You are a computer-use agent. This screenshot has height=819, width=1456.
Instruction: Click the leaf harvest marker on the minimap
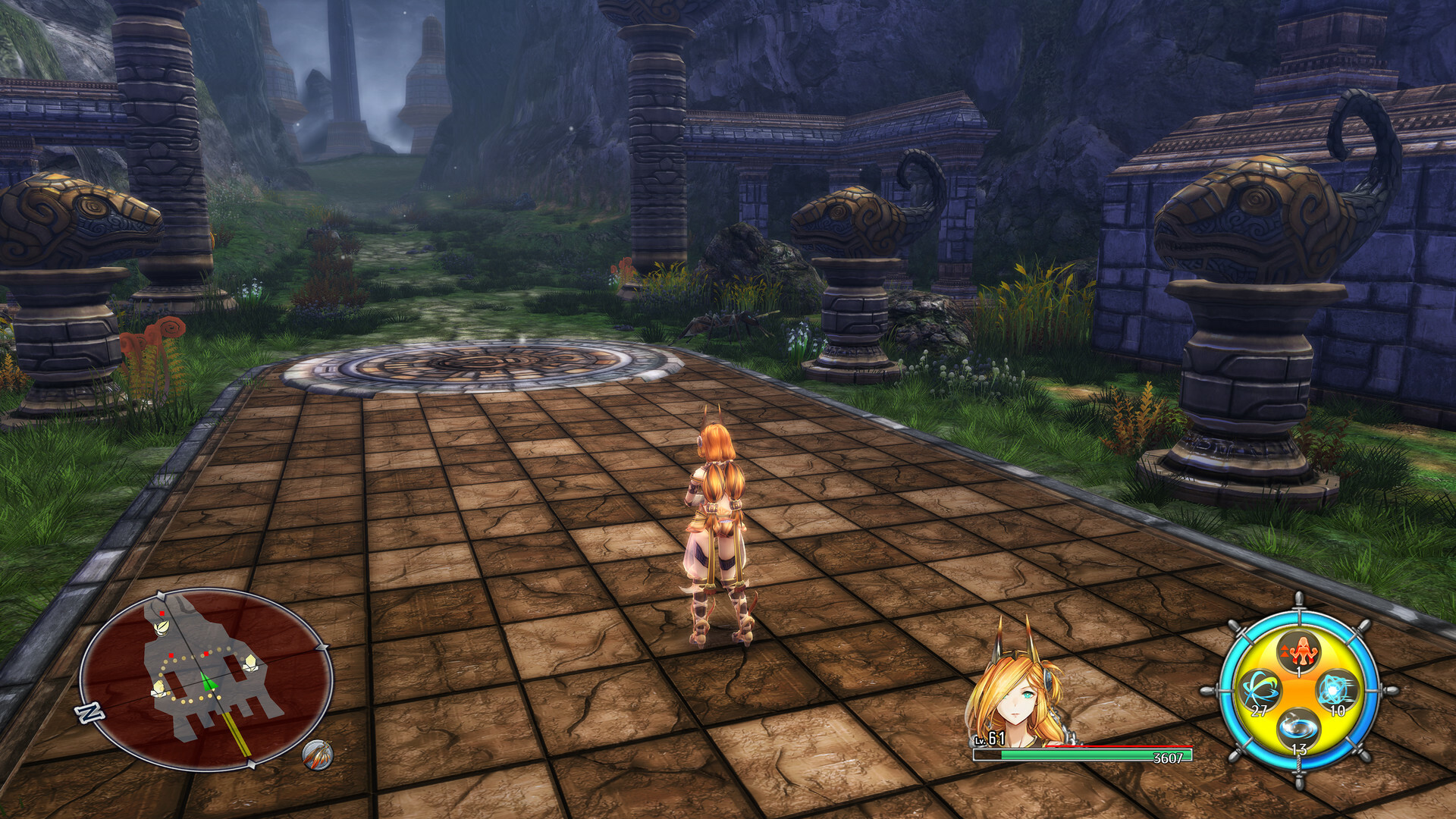point(162,629)
